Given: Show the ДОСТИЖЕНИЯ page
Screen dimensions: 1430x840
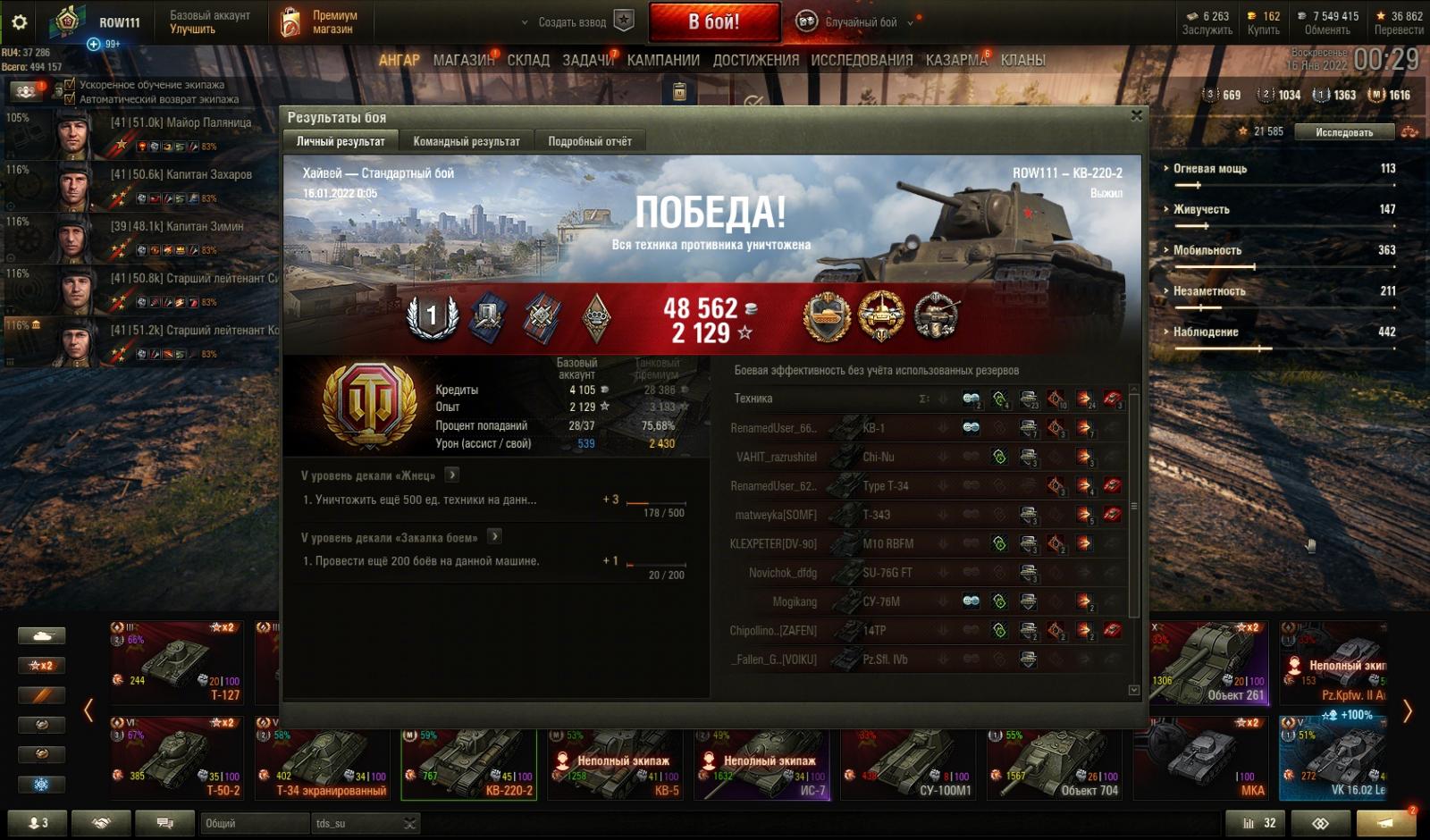Looking at the screenshot, I should 755,60.
